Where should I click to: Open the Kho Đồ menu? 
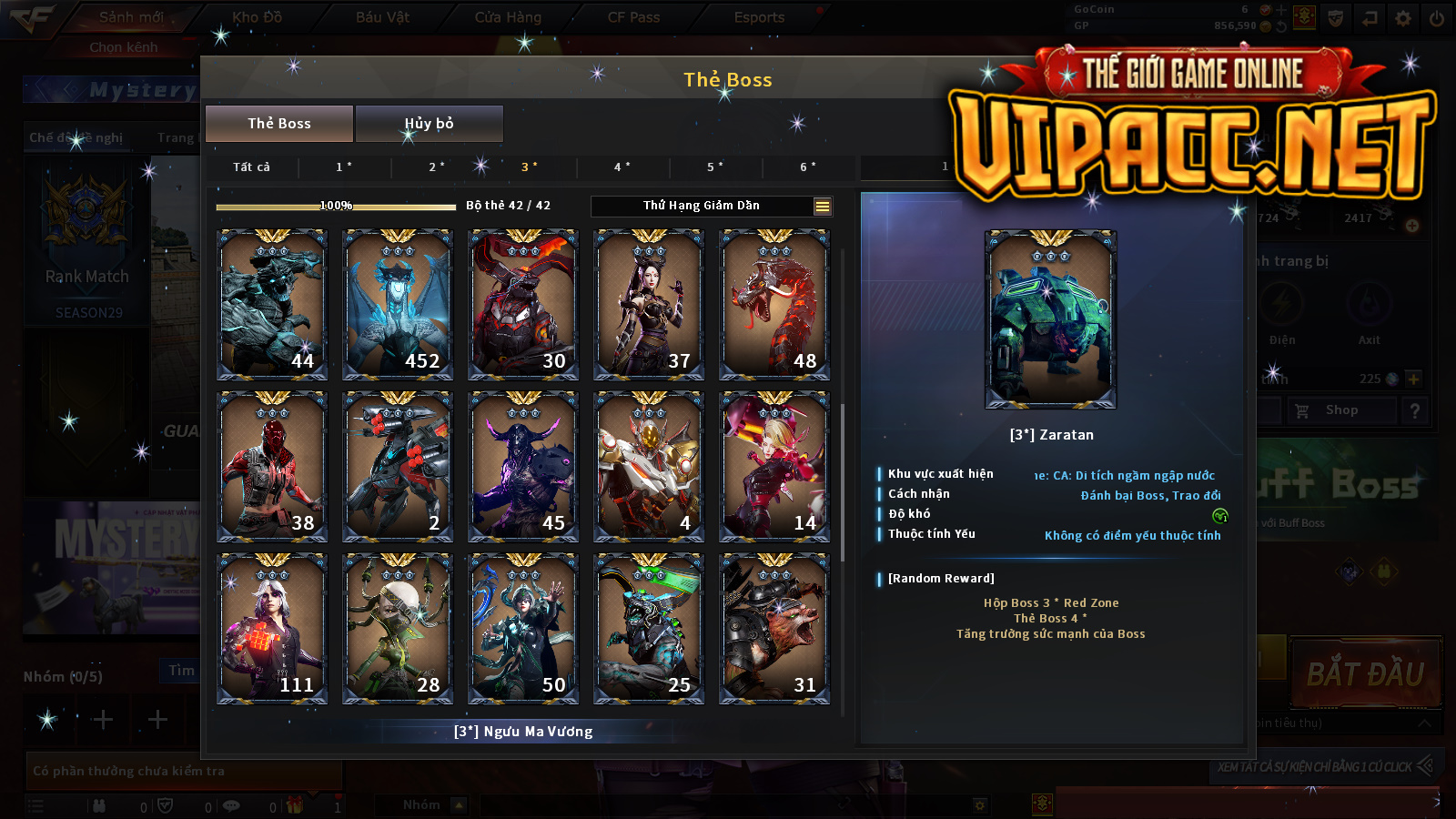258,17
